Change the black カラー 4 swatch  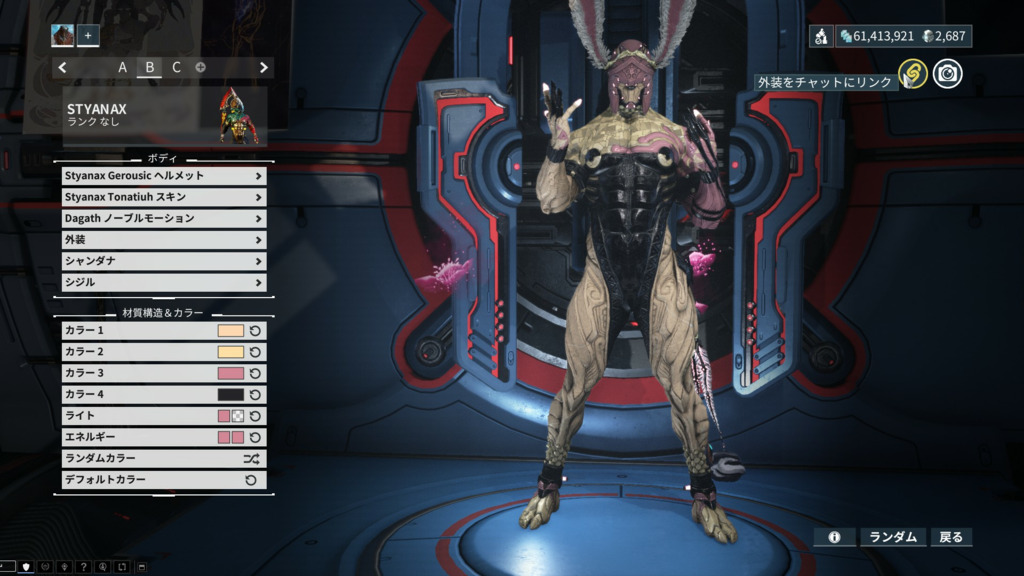pyautogui.click(x=230, y=395)
